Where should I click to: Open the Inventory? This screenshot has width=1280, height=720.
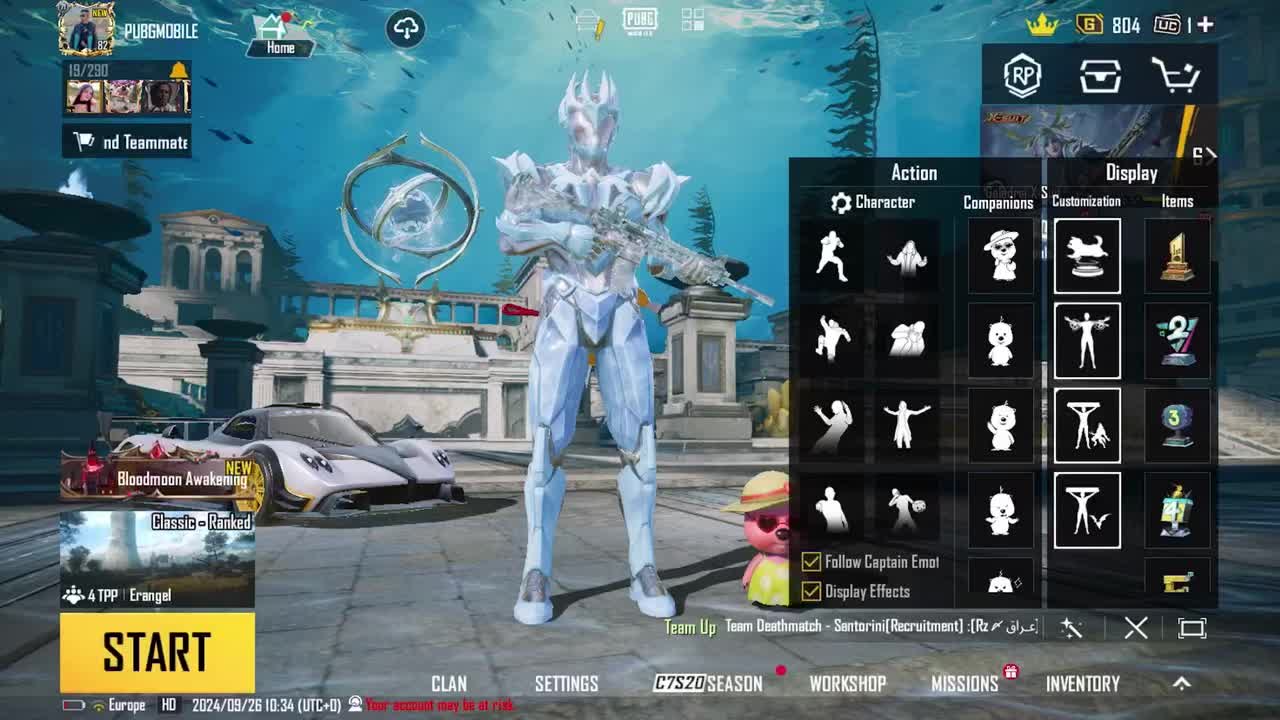(x=1082, y=684)
